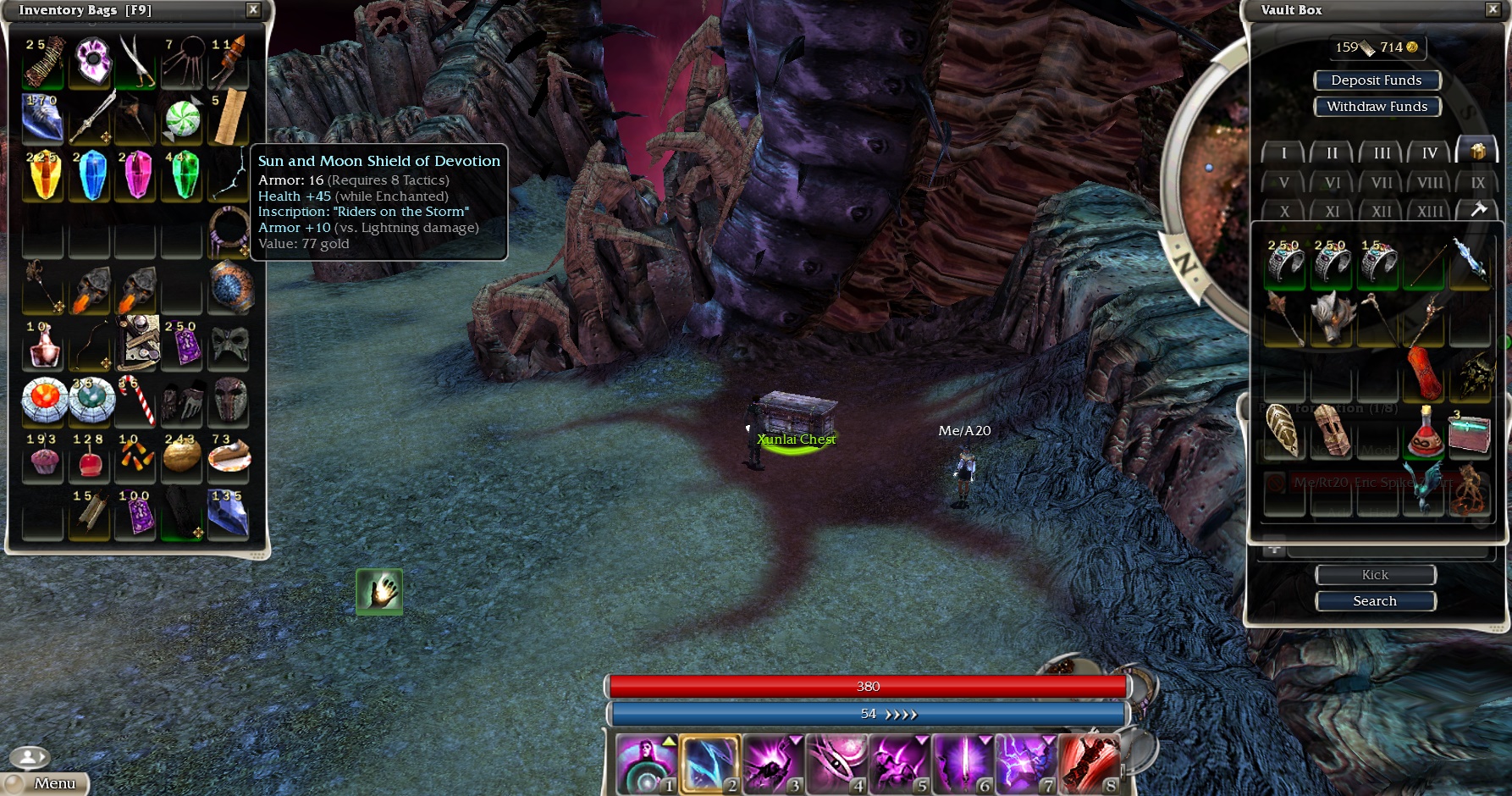Screen dimensions: 1512x796
Task: Select the yellow crystal stack in inventory
Action: click(44, 175)
